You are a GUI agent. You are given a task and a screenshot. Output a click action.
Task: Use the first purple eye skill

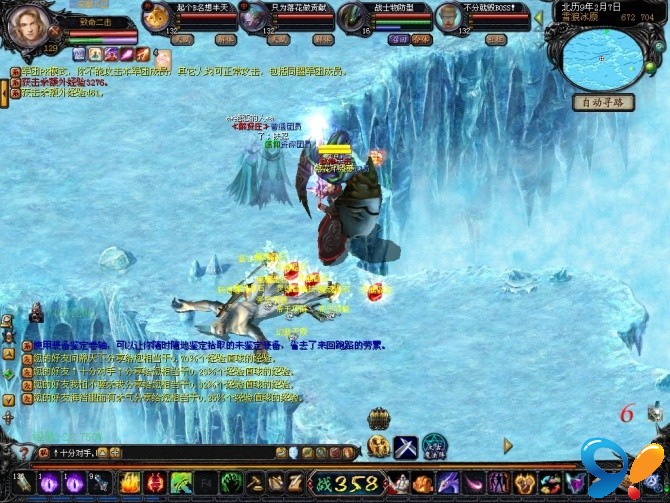point(50,483)
